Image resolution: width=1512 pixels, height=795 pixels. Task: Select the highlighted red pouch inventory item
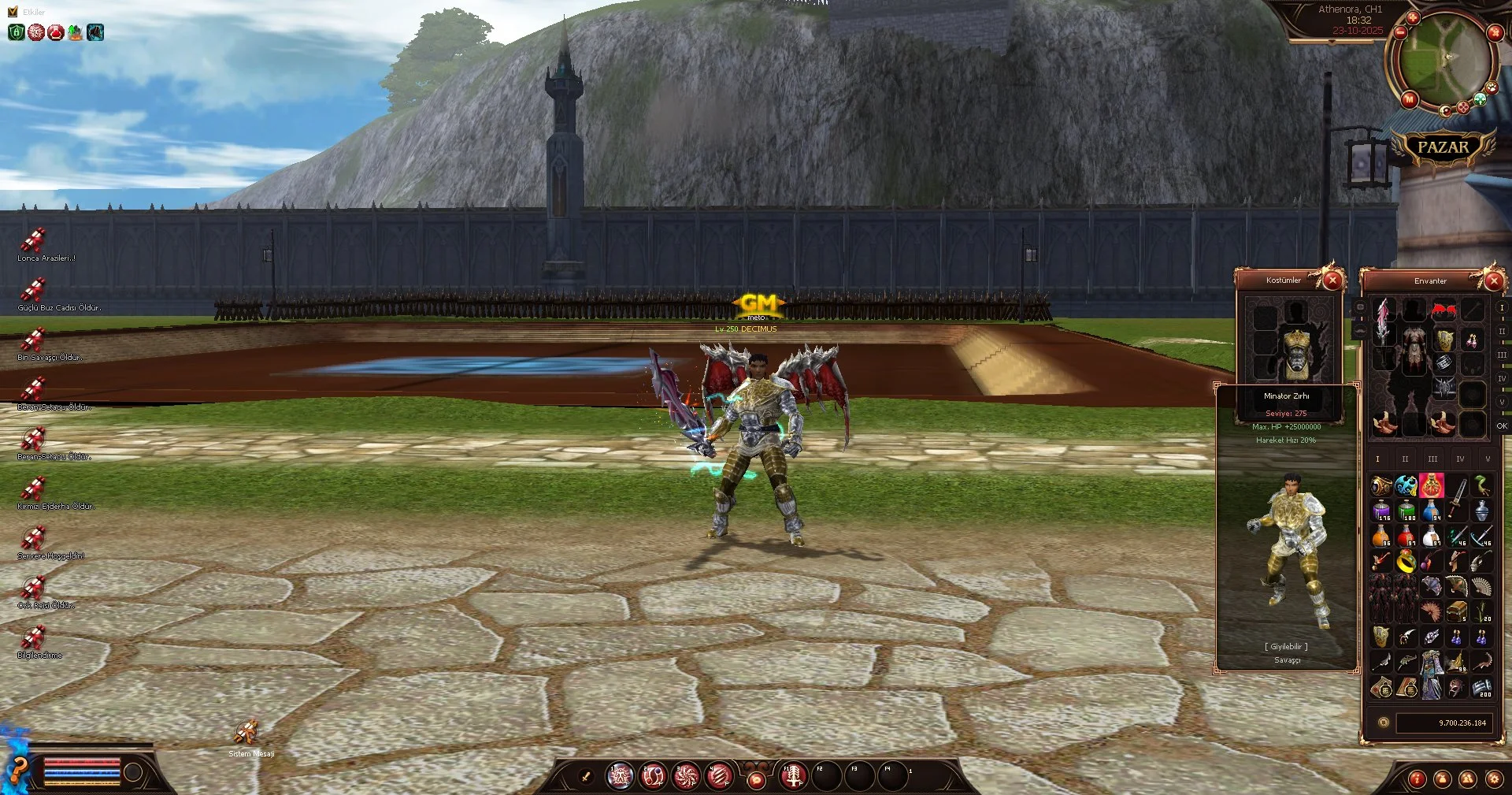pos(1431,485)
